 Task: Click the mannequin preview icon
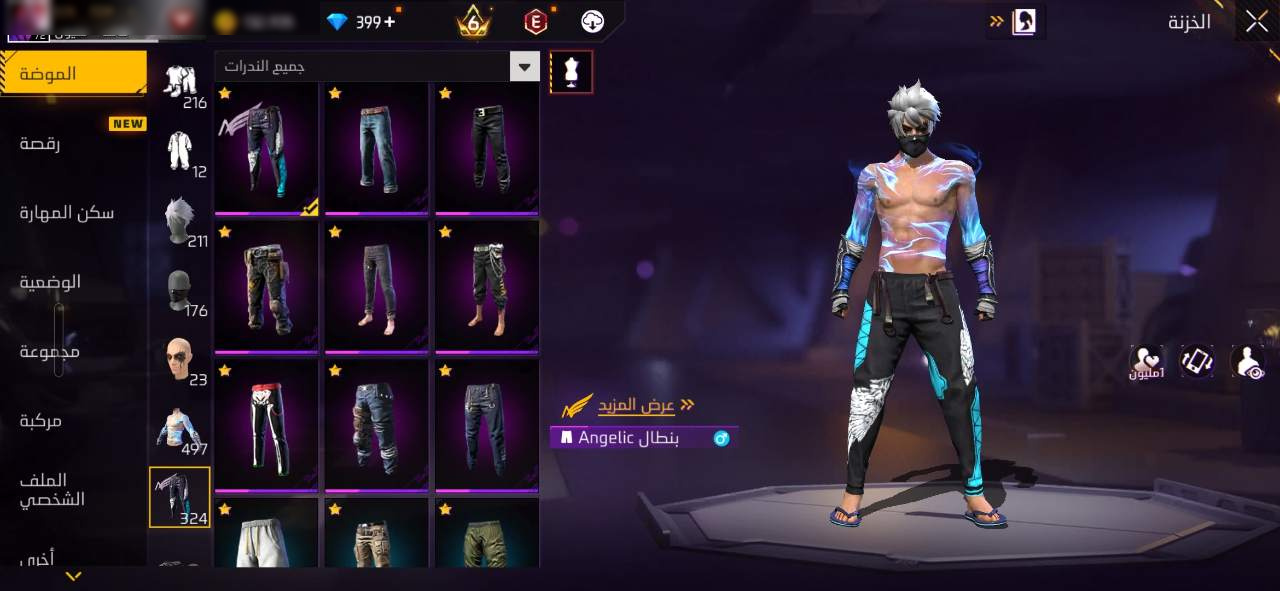point(571,72)
